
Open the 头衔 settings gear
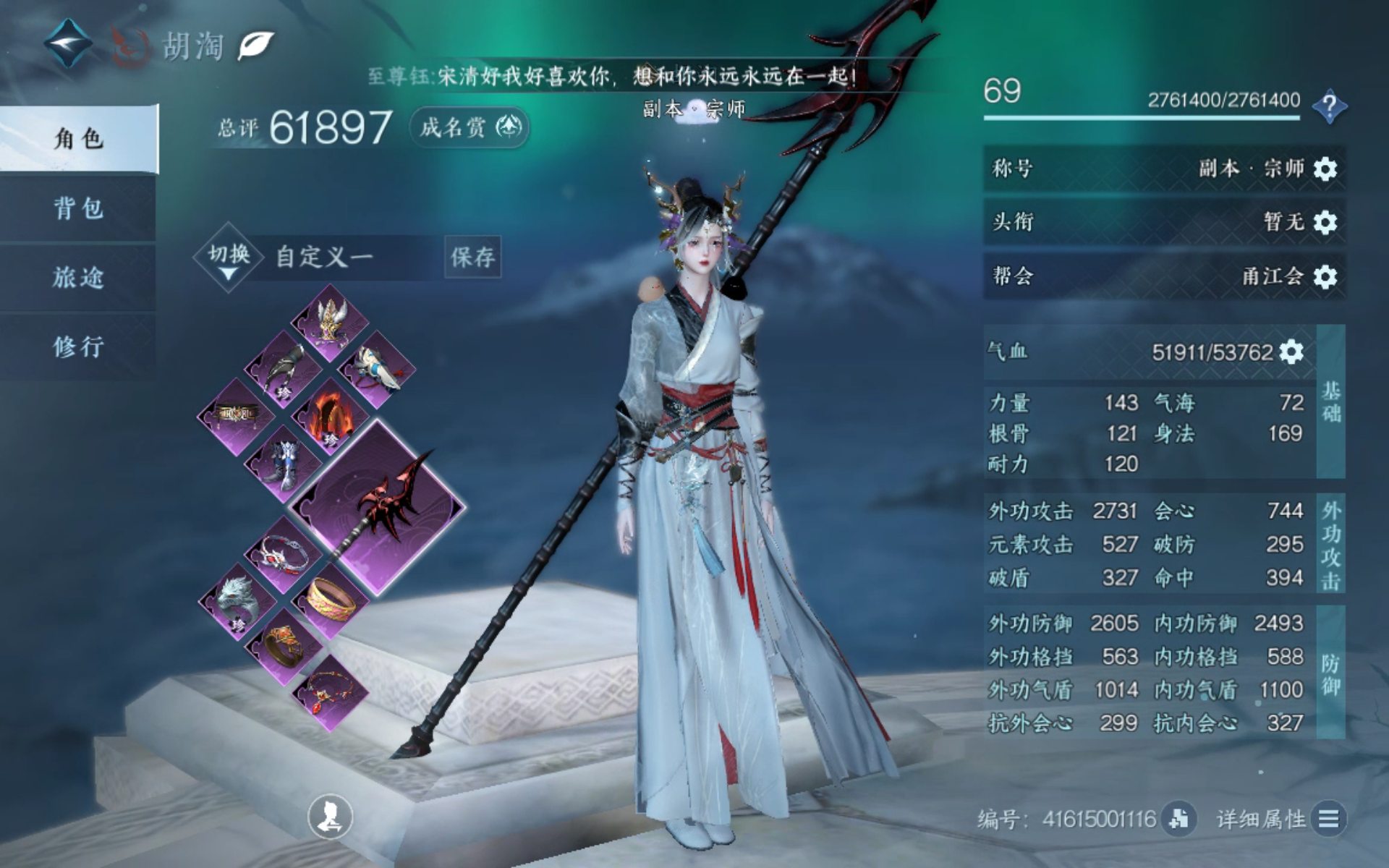point(1325,222)
